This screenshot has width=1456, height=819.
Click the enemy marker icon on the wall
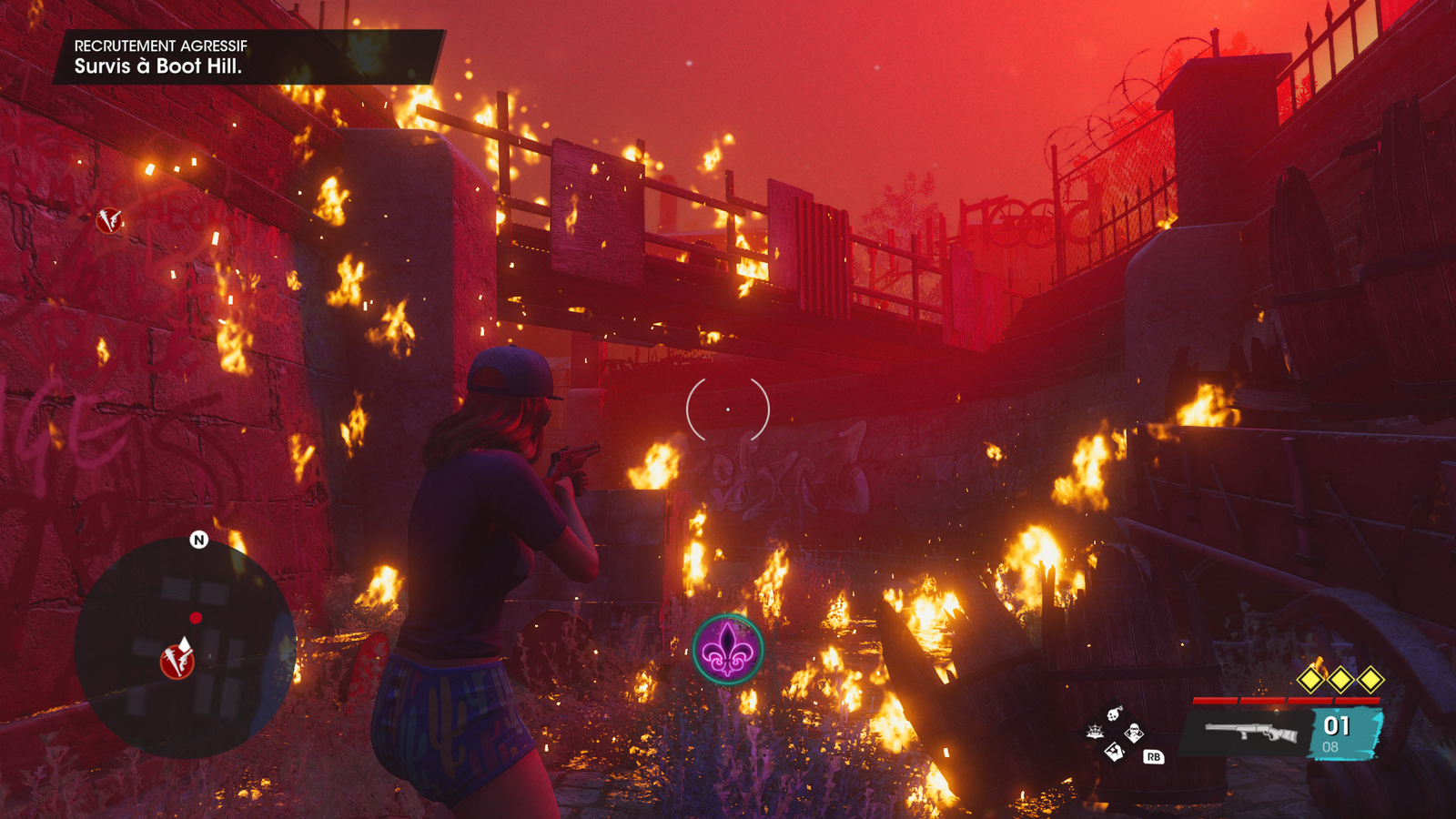[x=110, y=220]
